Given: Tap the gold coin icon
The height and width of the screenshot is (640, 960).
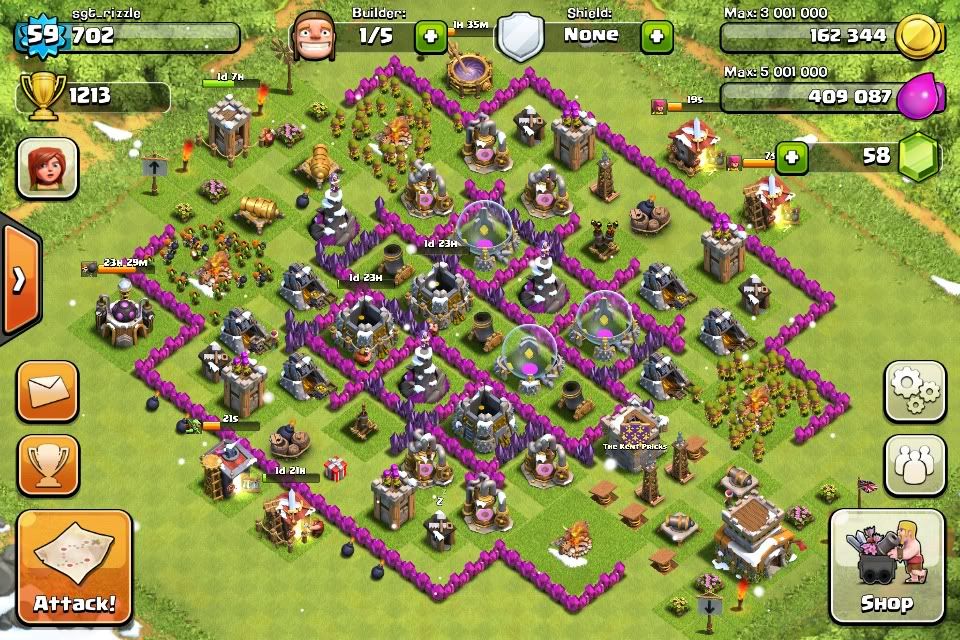Looking at the screenshot, I should click(915, 38).
